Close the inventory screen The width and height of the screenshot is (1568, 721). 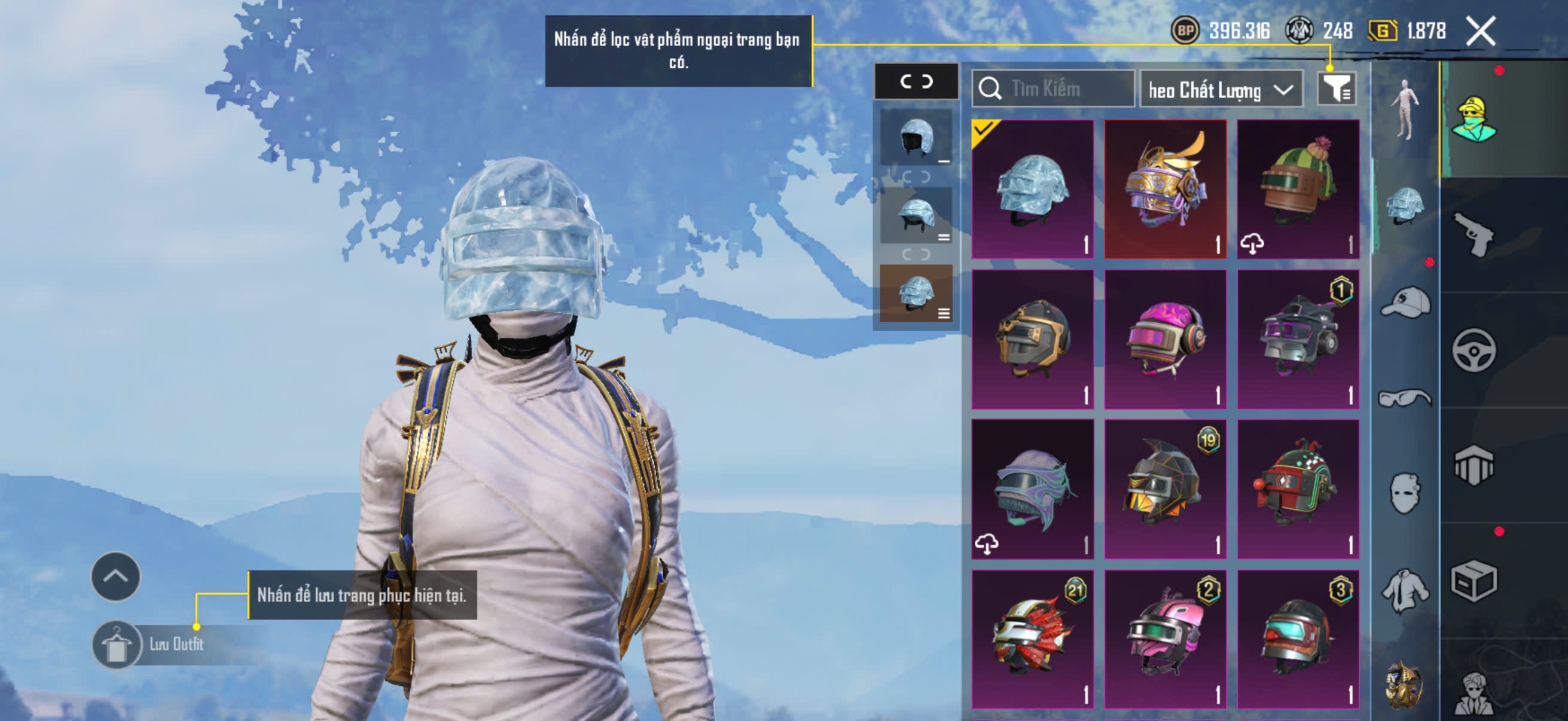click(1480, 31)
